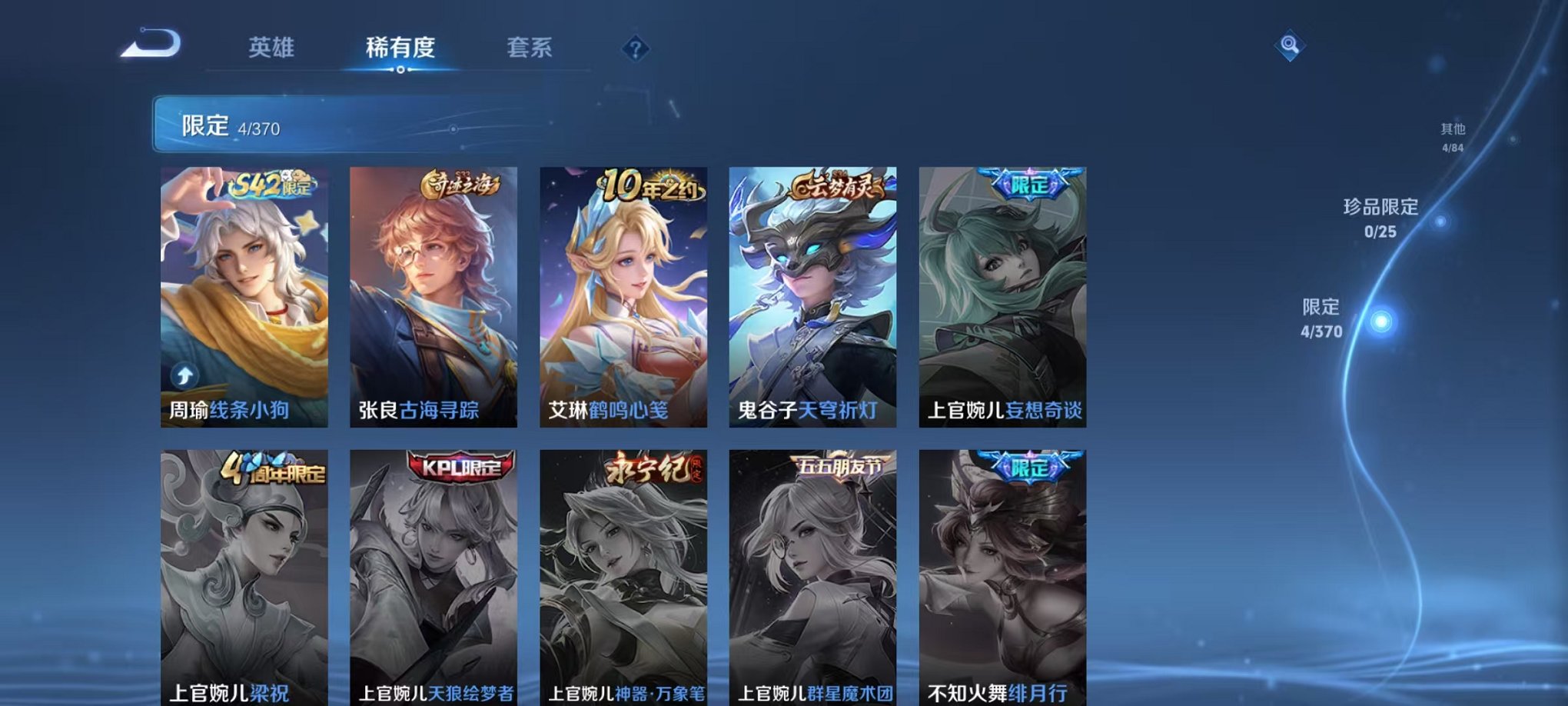Click the 限定 4/370 header bar
1568x706 pixels.
pyautogui.click(x=307, y=123)
